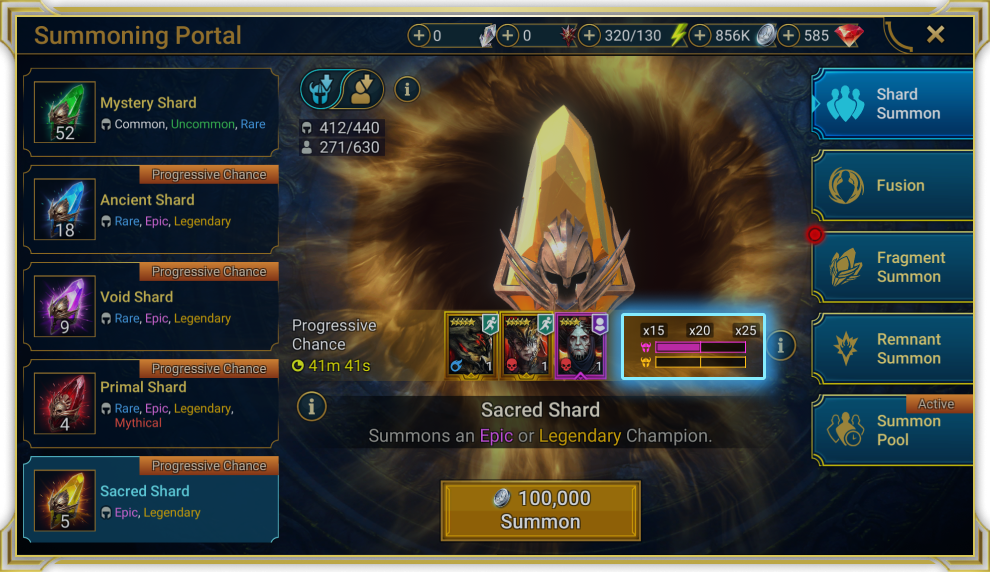The image size is (990, 572).
Task: Show info next to the mercy progress panel
Action: [x=781, y=346]
